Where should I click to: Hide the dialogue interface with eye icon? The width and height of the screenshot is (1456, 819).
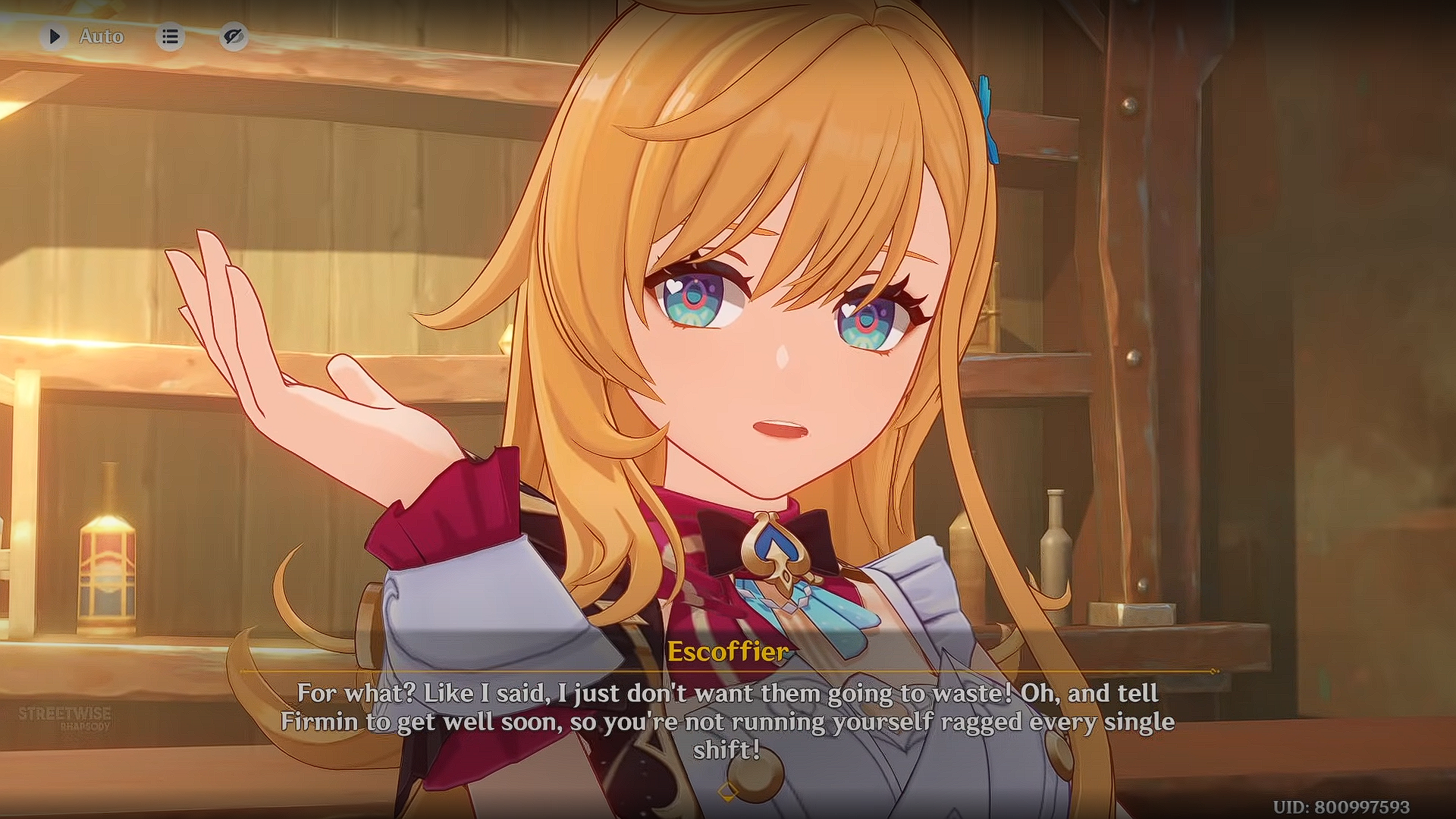click(x=234, y=36)
